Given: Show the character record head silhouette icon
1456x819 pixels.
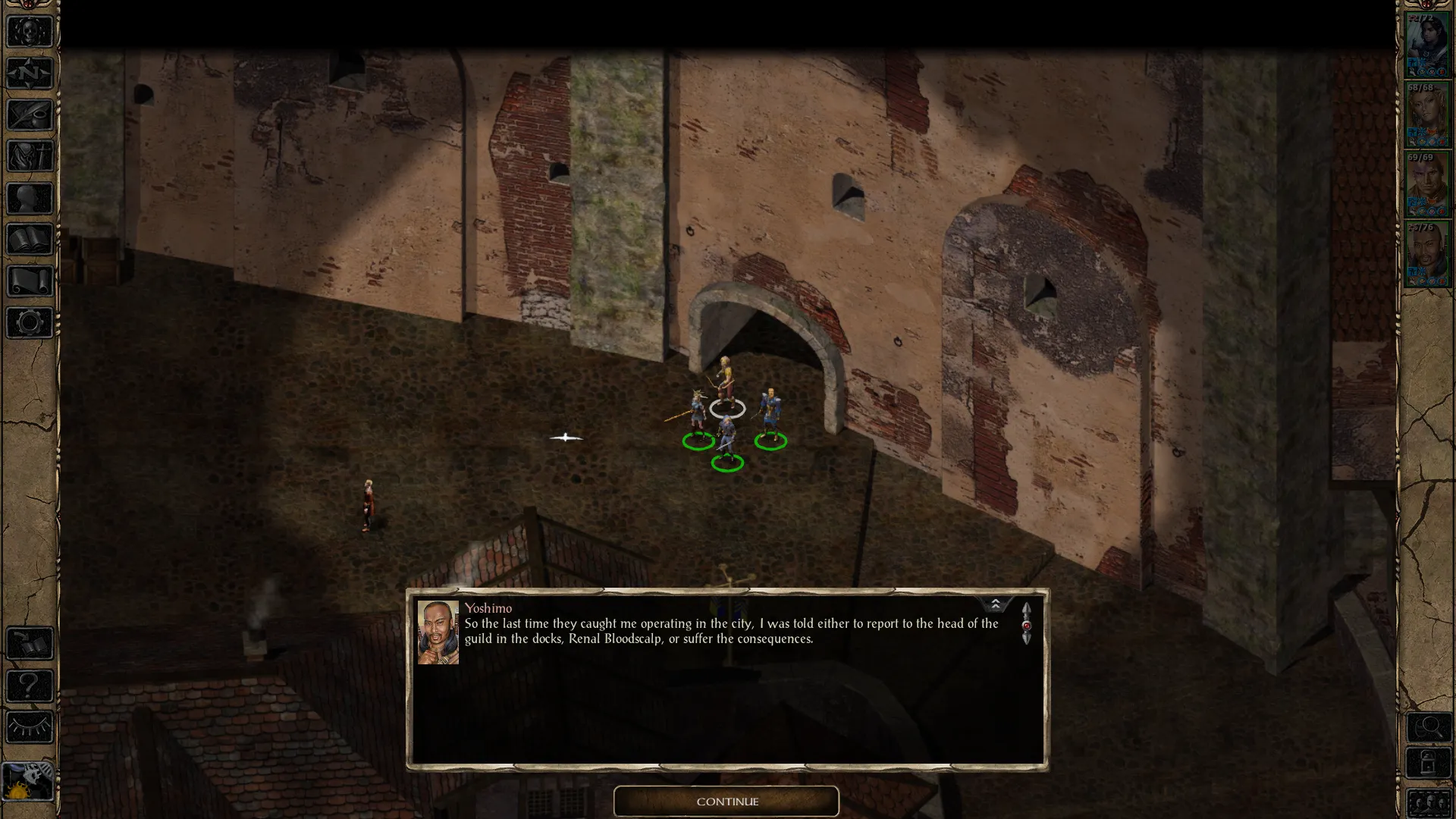Looking at the screenshot, I should pos(30,198).
